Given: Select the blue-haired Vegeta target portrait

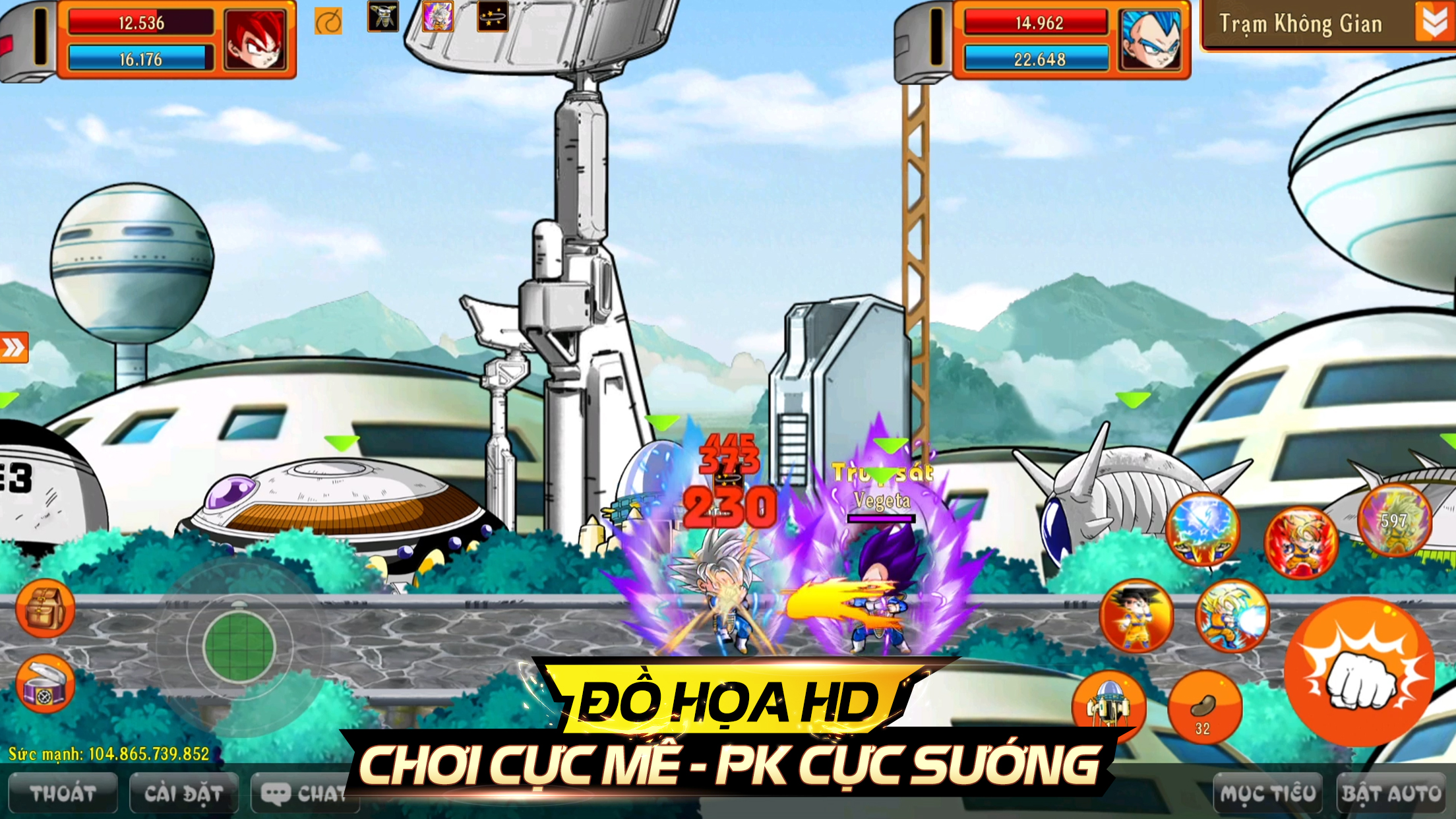Looking at the screenshot, I should (1151, 40).
